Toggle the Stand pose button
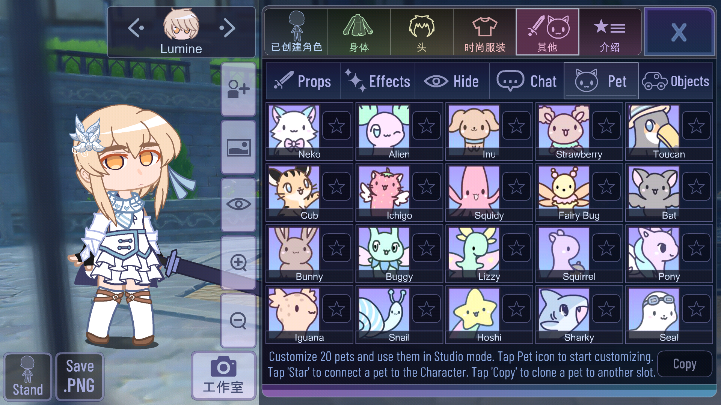This screenshot has height=405, width=721. coord(28,376)
